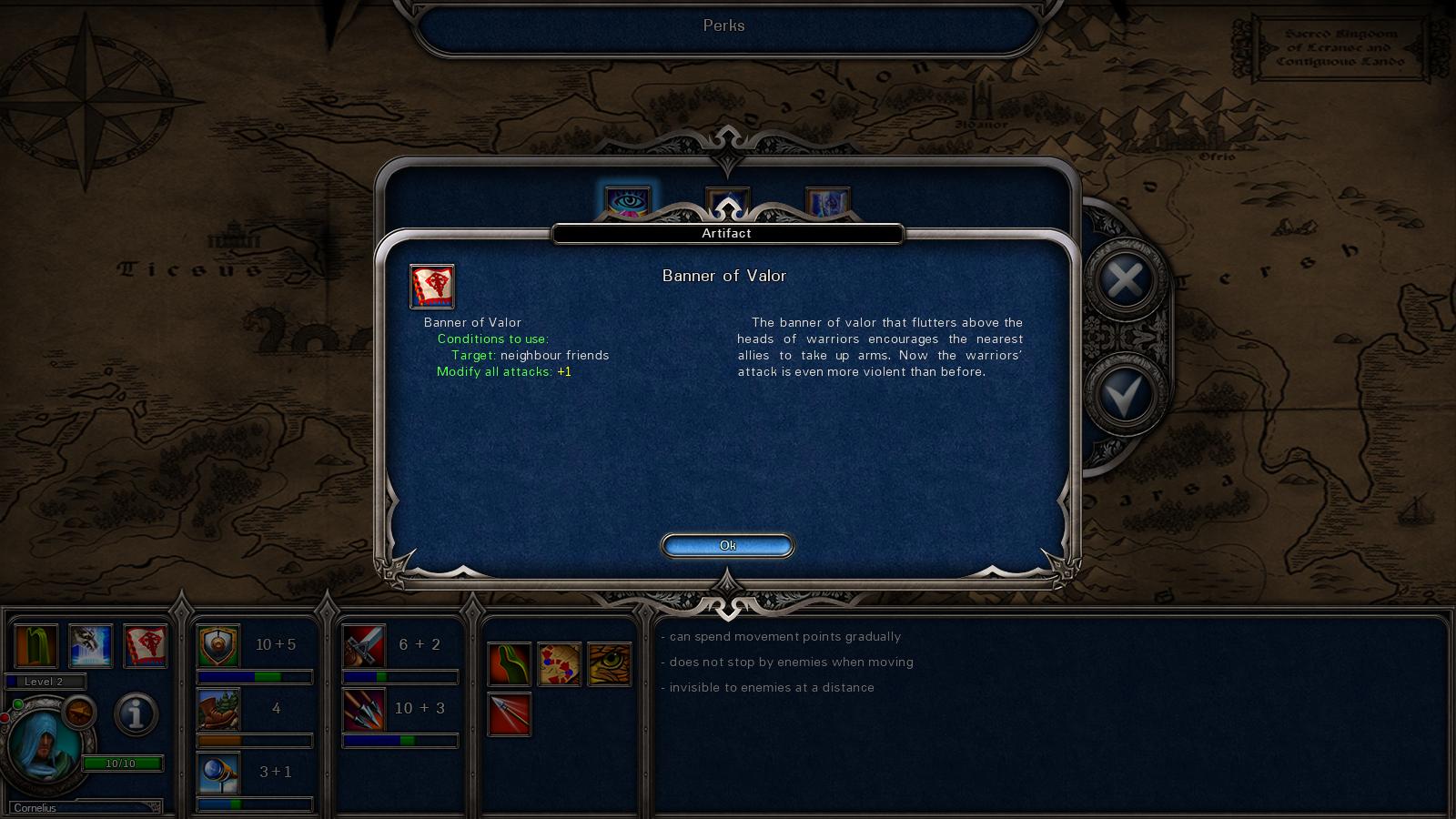Select the telescope vision stat icon
The height and width of the screenshot is (819, 1456).
coord(218,773)
